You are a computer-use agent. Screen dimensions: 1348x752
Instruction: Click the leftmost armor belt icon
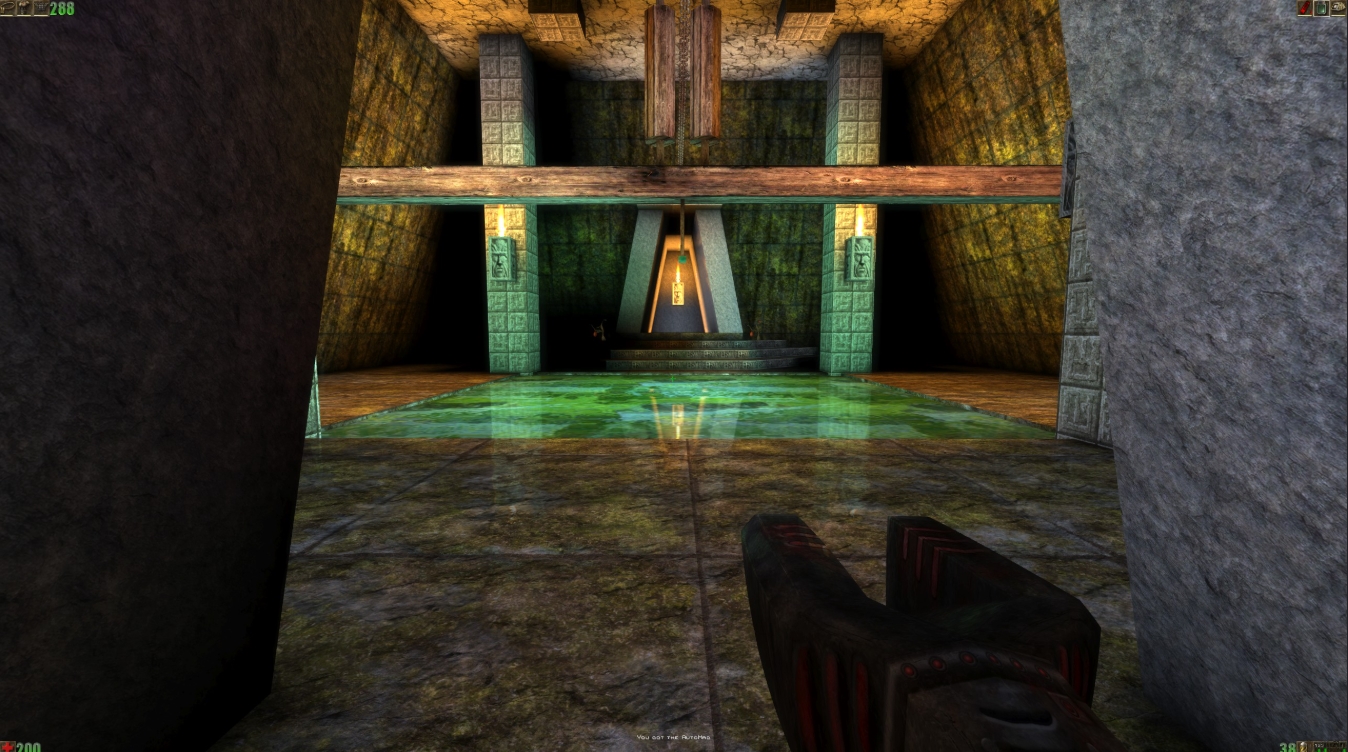[7, 5]
